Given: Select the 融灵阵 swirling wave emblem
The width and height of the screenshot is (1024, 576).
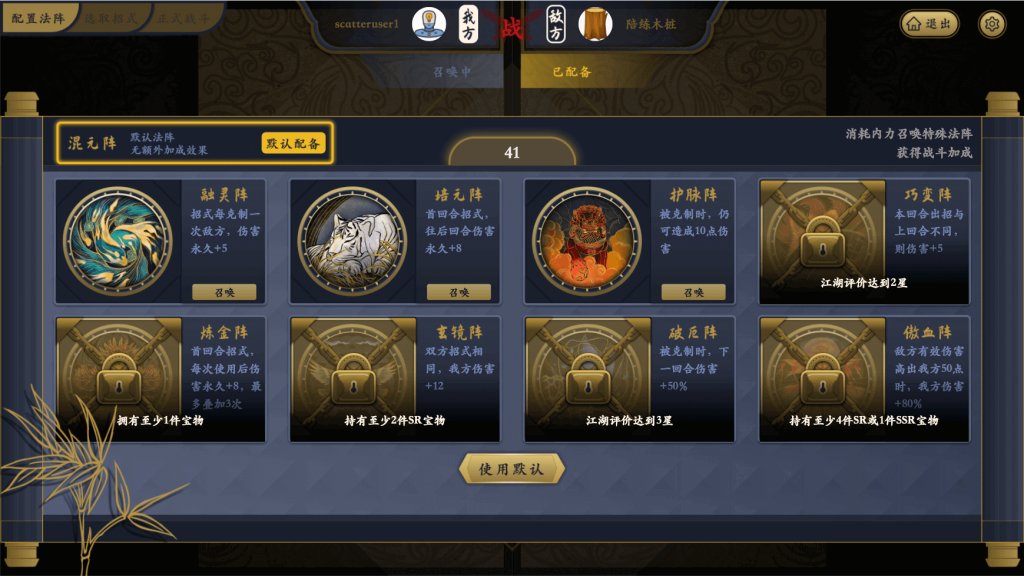Looking at the screenshot, I should pos(118,240).
